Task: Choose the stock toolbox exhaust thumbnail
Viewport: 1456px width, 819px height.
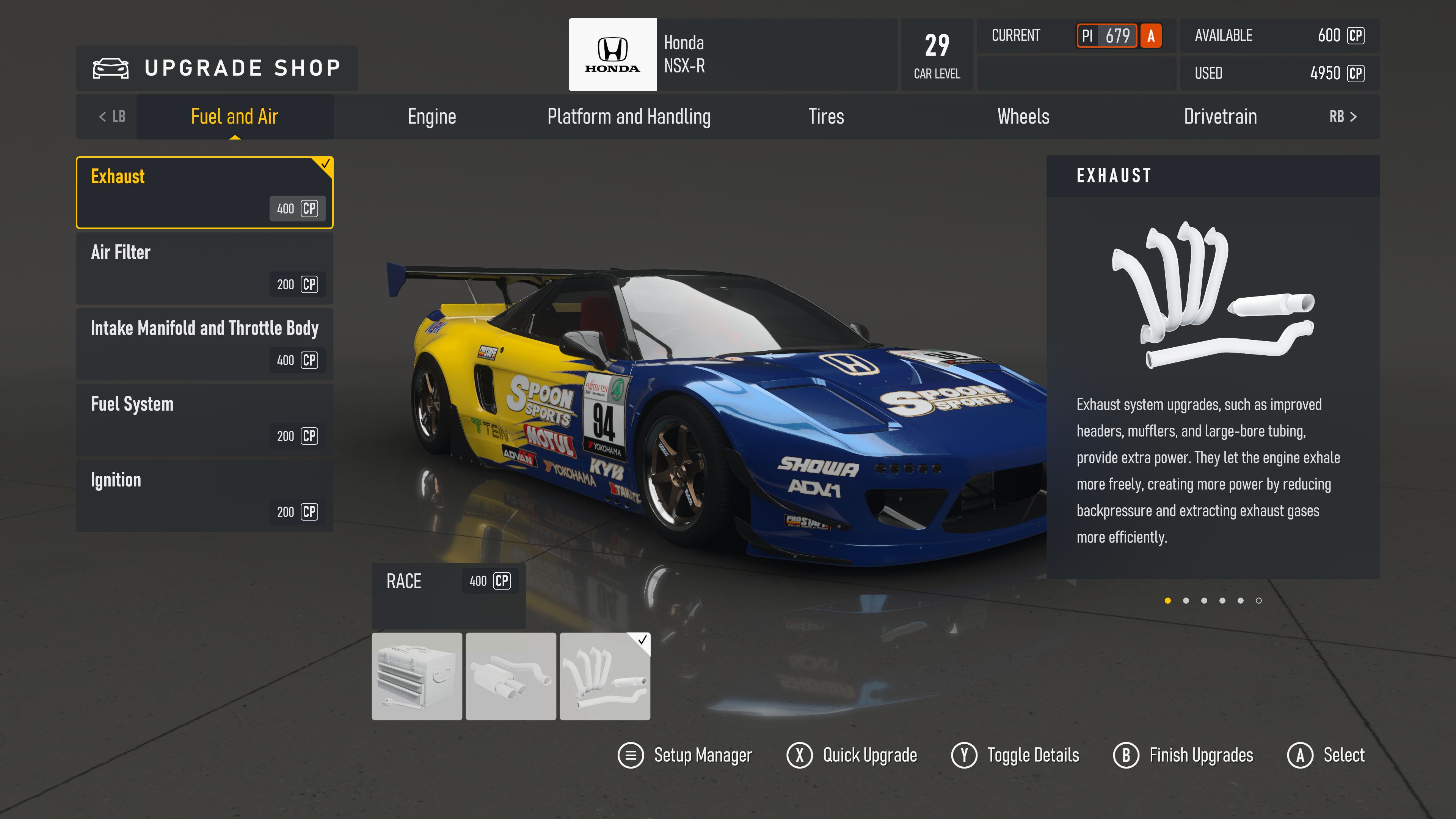Action: point(417,676)
